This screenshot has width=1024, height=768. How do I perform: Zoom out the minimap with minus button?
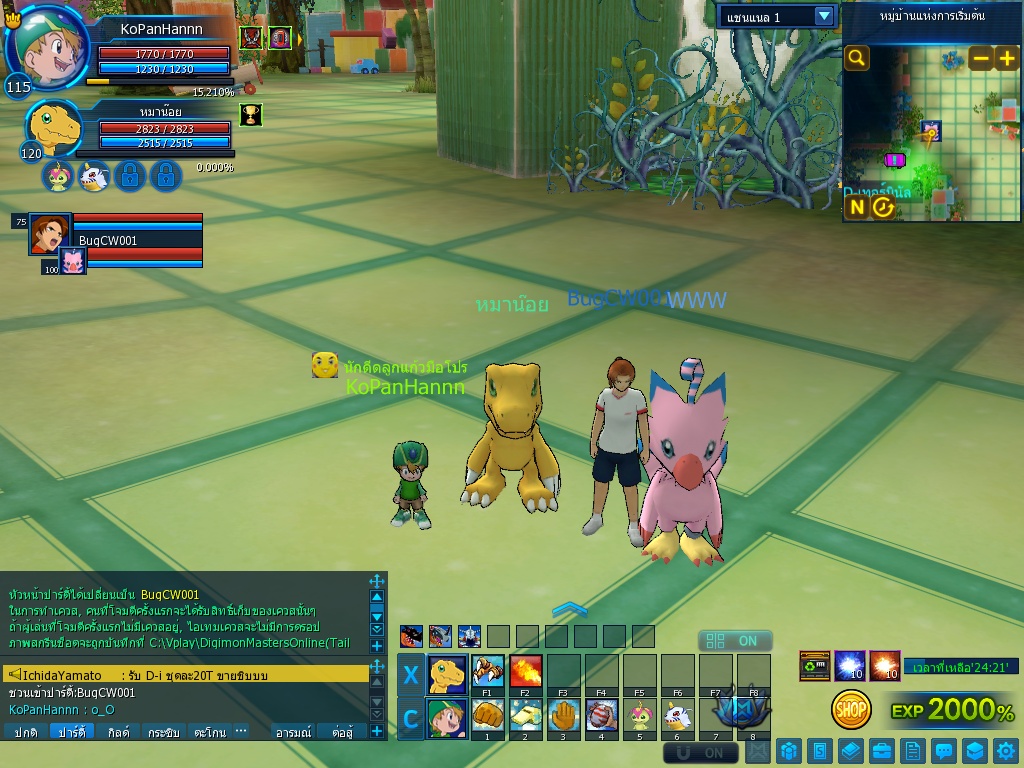[980, 58]
